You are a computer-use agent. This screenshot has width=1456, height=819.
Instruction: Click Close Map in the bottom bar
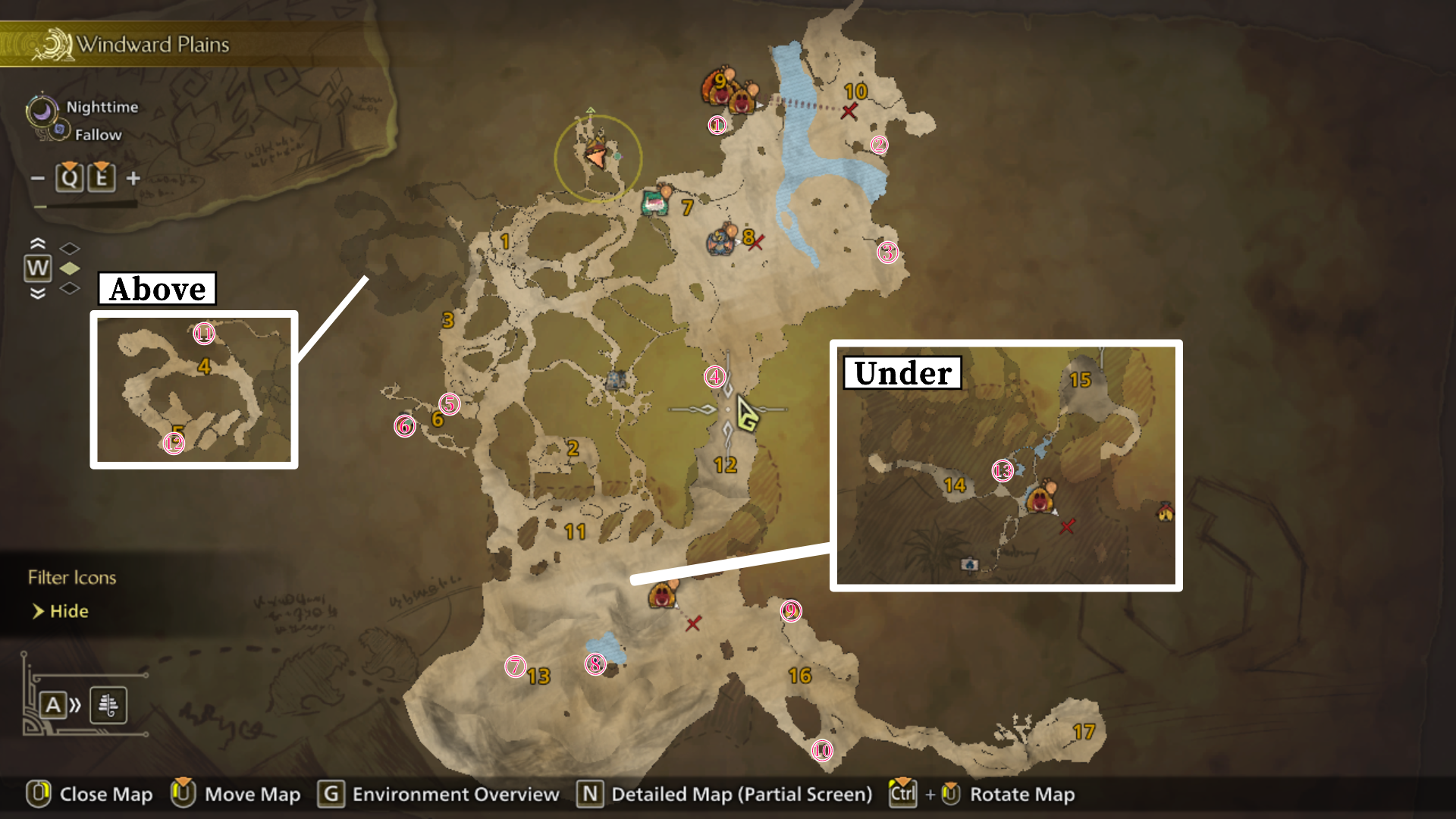coord(100,794)
